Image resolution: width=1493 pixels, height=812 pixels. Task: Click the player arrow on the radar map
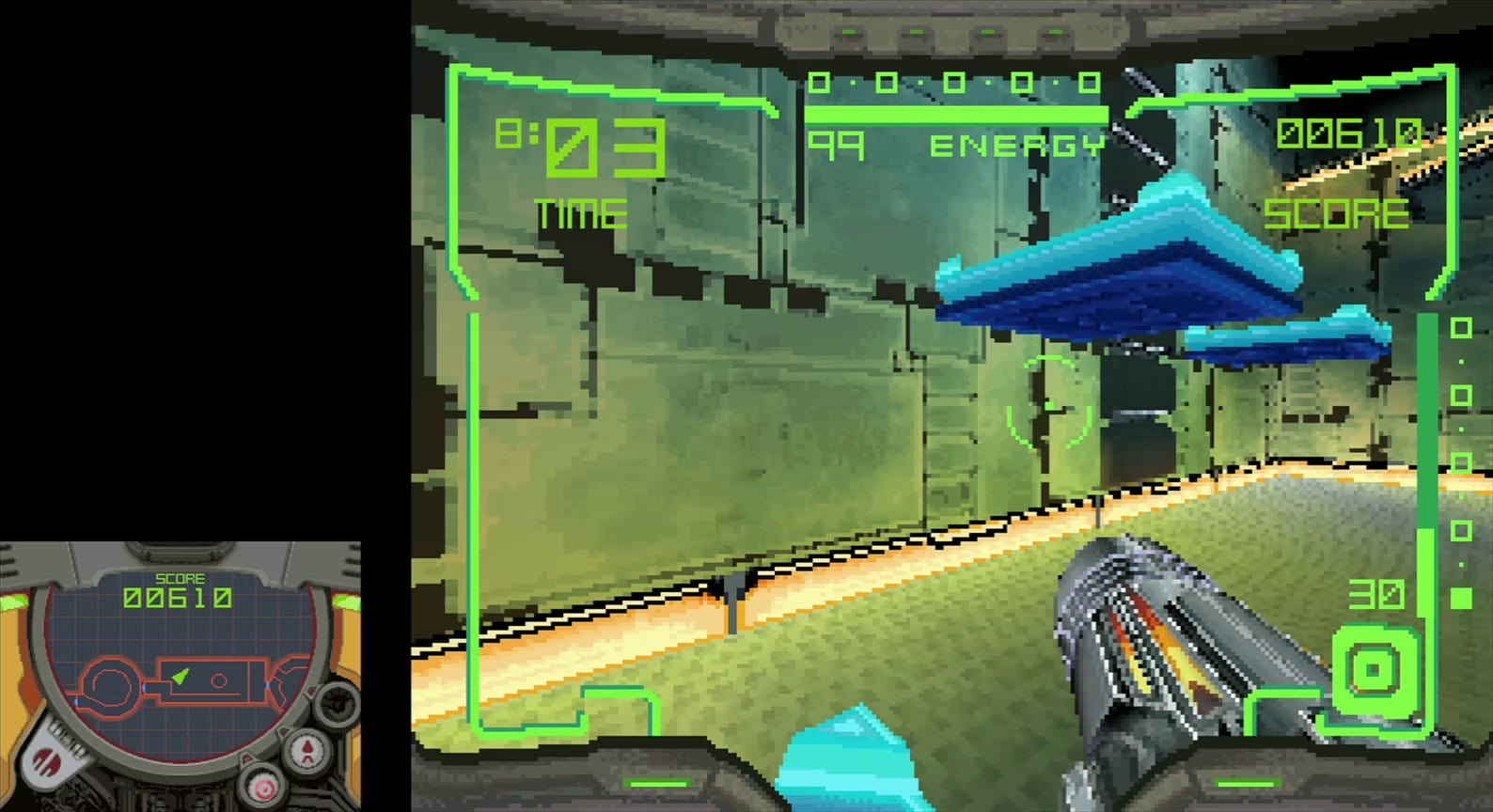click(180, 677)
